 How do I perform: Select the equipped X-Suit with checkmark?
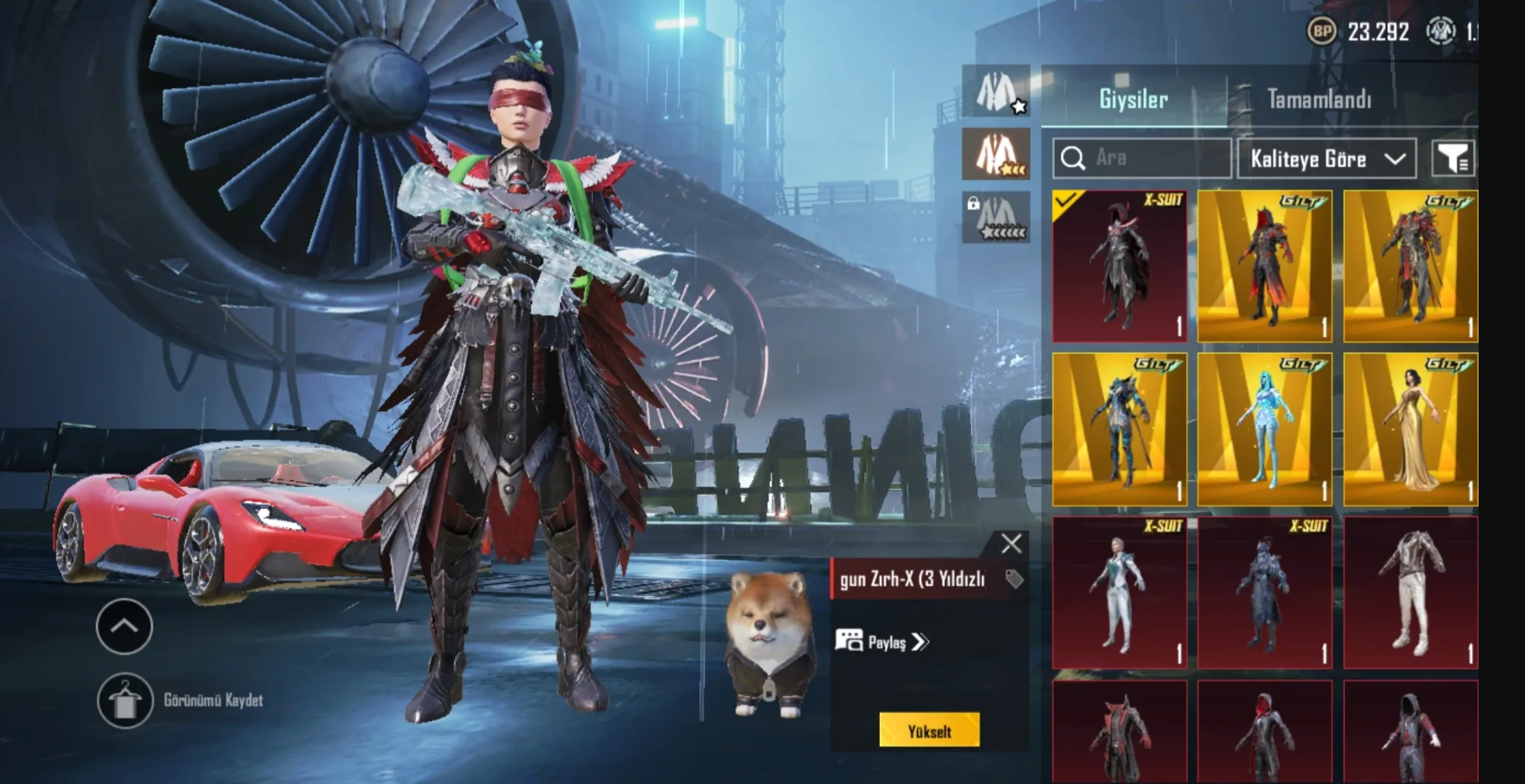tap(1120, 266)
